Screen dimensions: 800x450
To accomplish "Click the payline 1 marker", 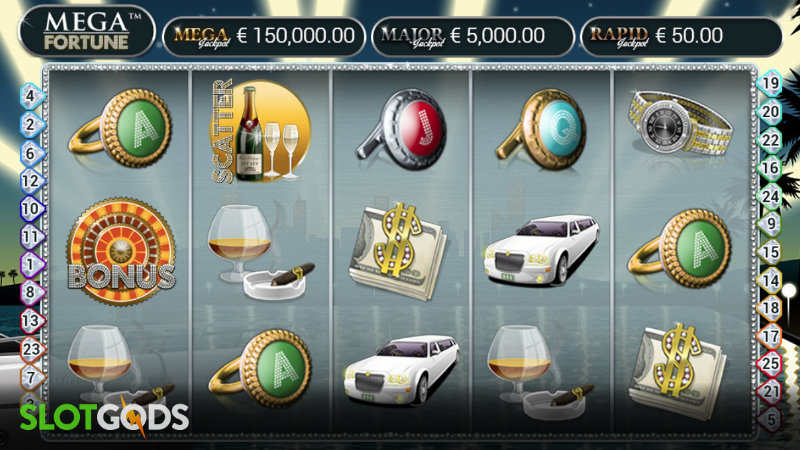I will 30,265.
